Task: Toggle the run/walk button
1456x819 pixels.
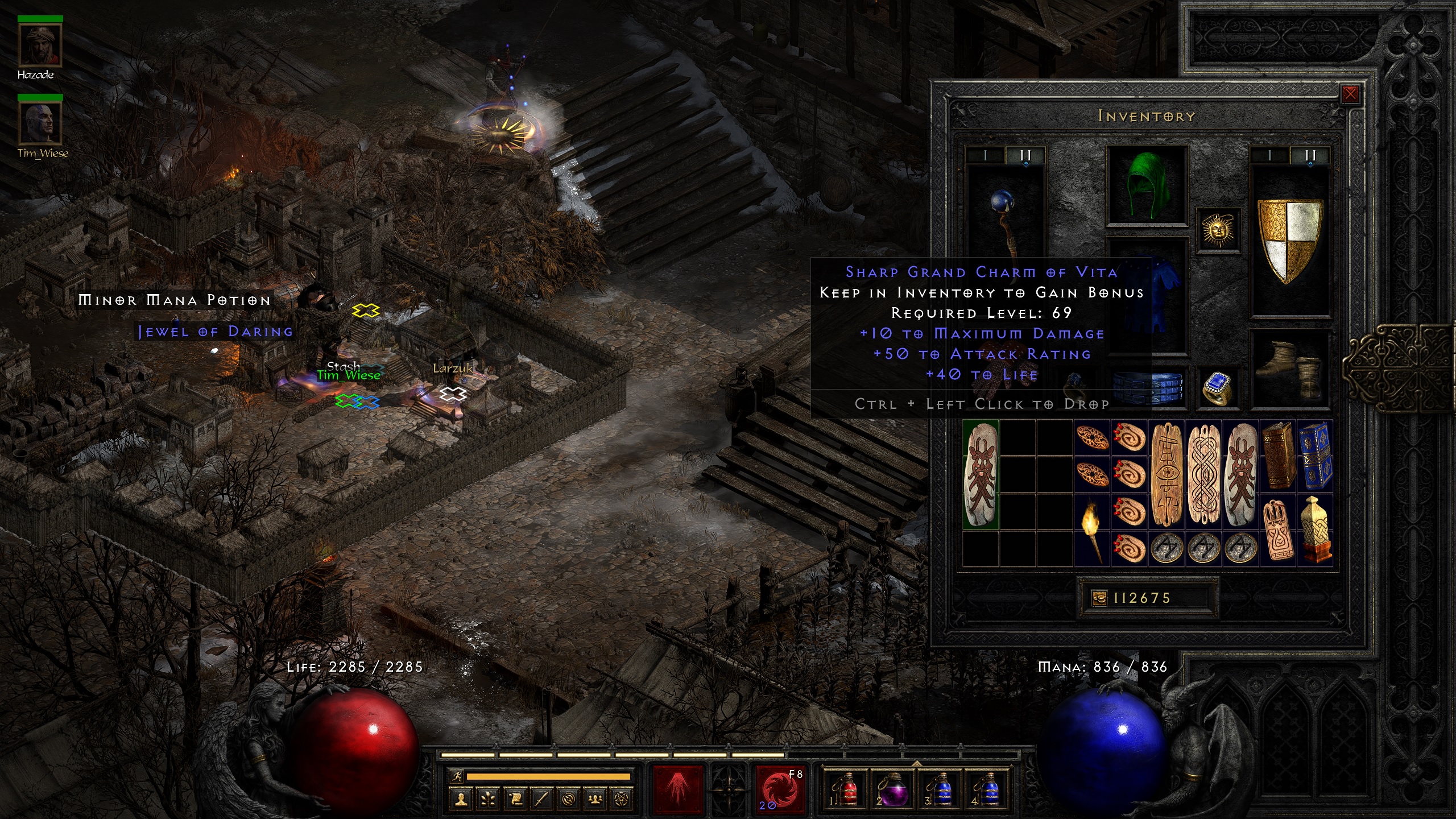Action: click(x=457, y=776)
